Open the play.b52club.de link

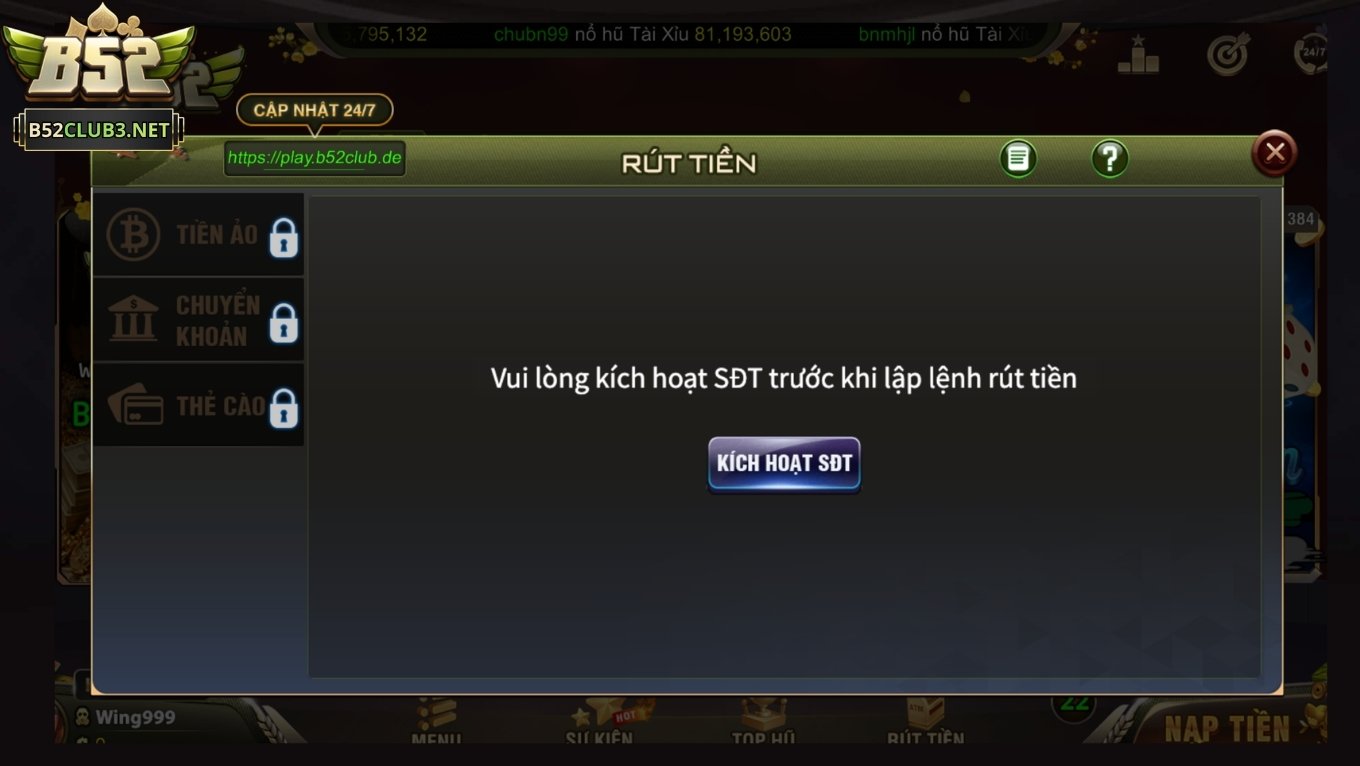click(315, 158)
